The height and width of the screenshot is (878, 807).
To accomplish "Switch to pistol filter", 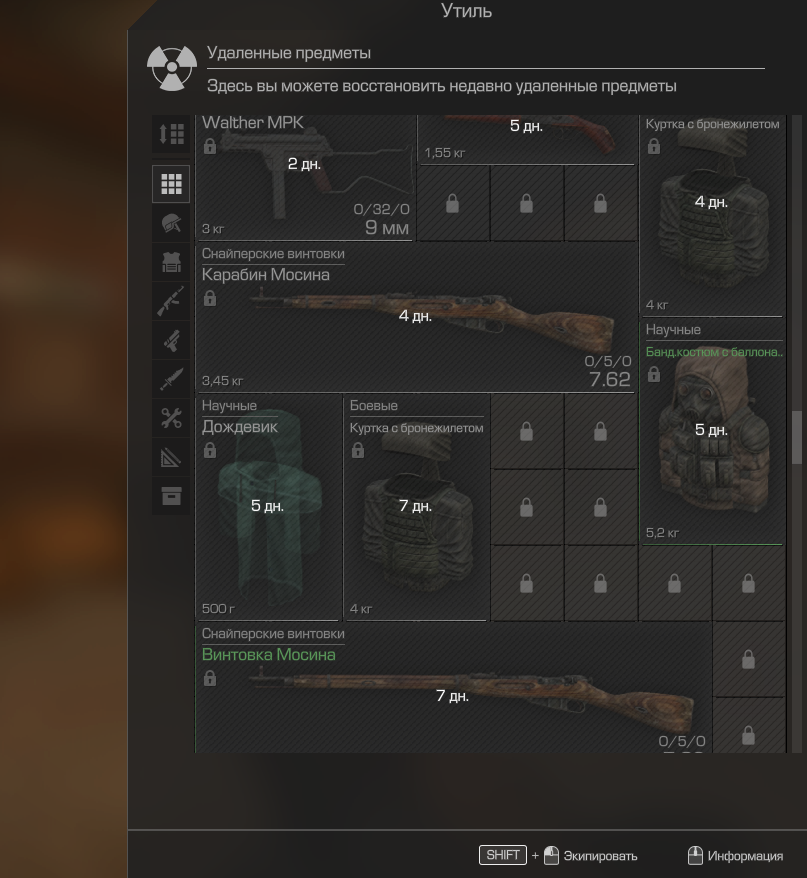I will 171,340.
